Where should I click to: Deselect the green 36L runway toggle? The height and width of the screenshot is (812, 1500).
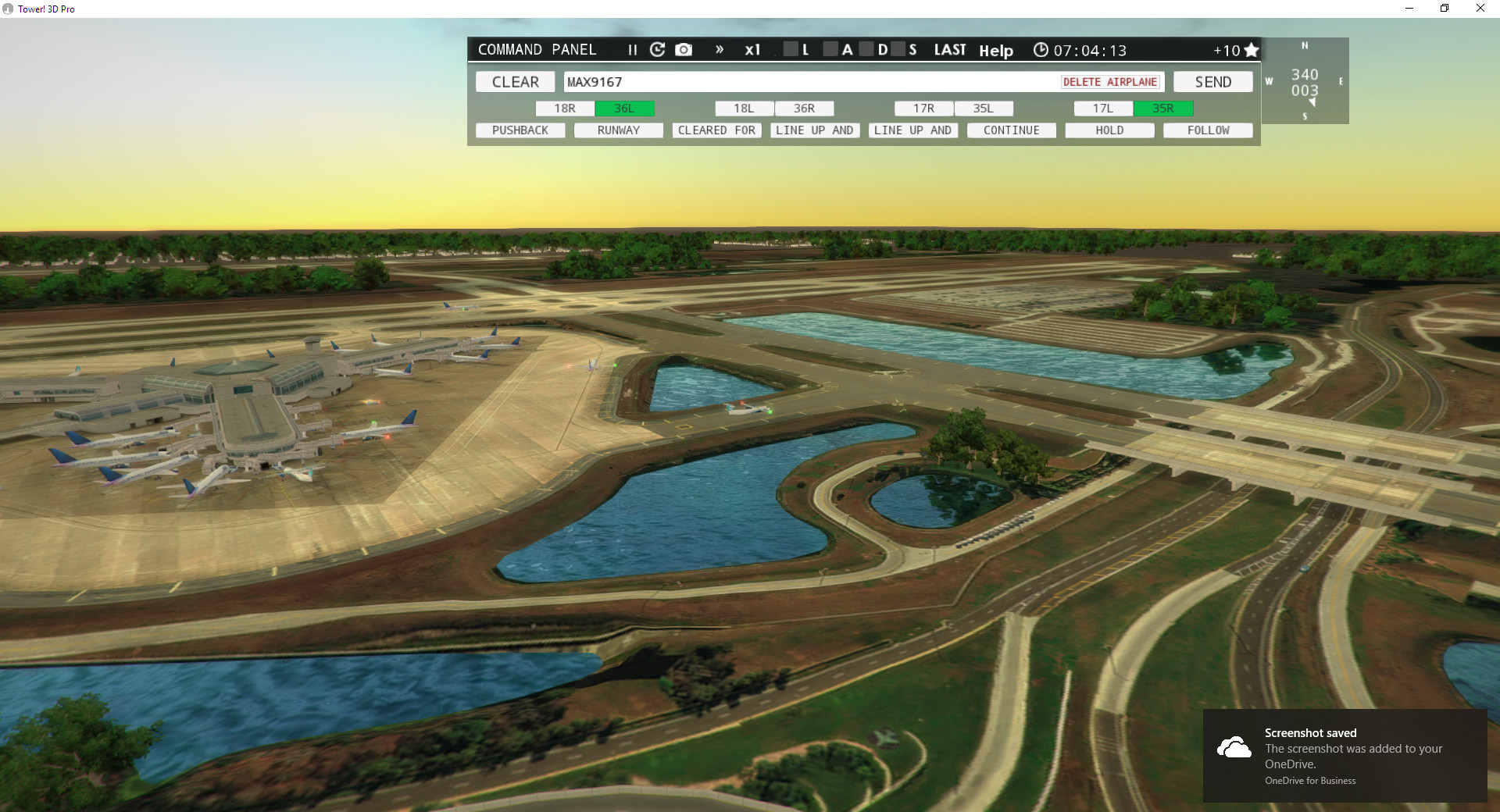pyautogui.click(x=624, y=109)
